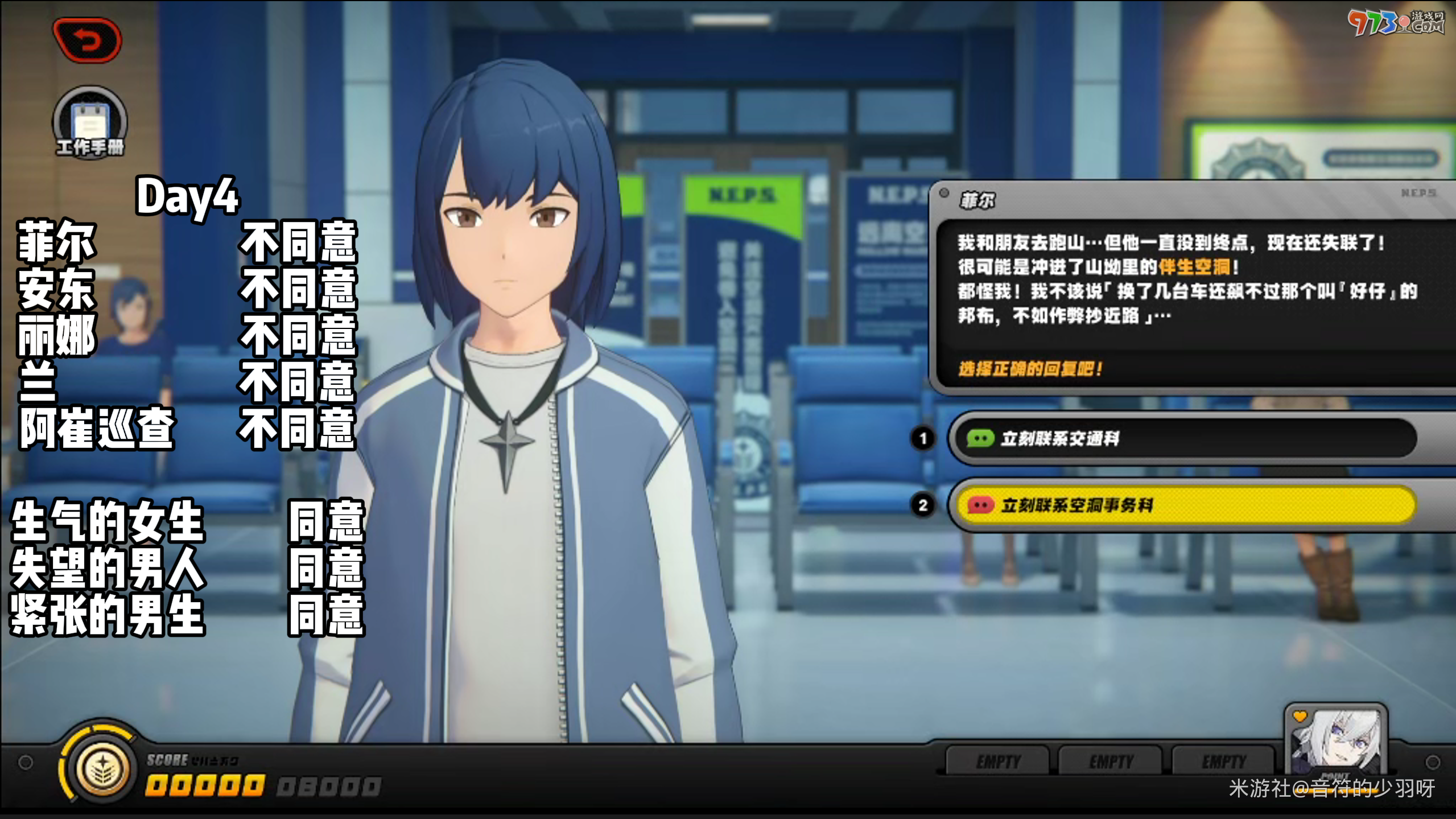This screenshot has height=819, width=1456.
Task: Select reply 立刻联系空洞事务科
Action: pyautogui.click(x=1183, y=505)
